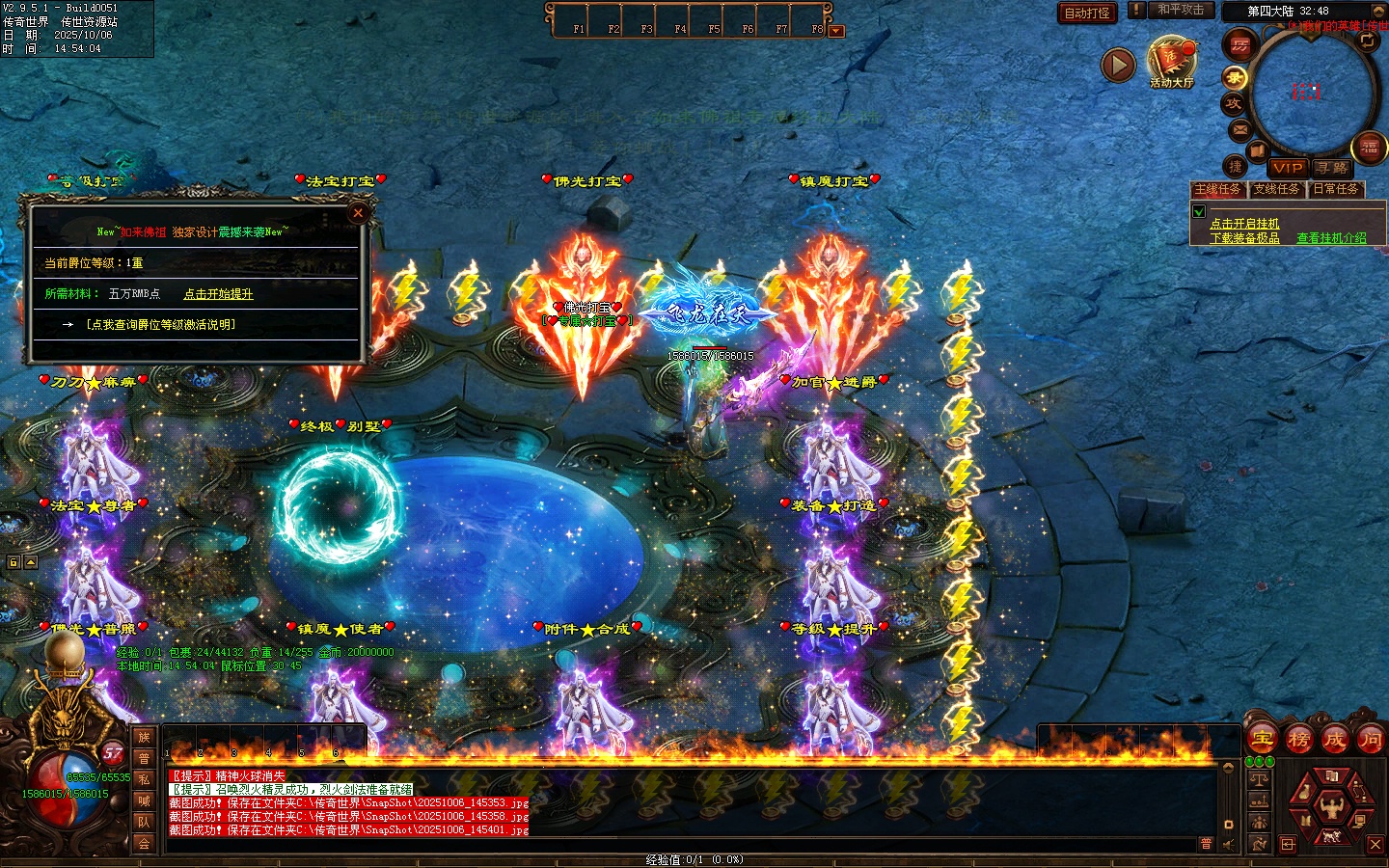1389x868 pixels.
Task: Select the 私 private chat channel
Action: pos(144,779)
